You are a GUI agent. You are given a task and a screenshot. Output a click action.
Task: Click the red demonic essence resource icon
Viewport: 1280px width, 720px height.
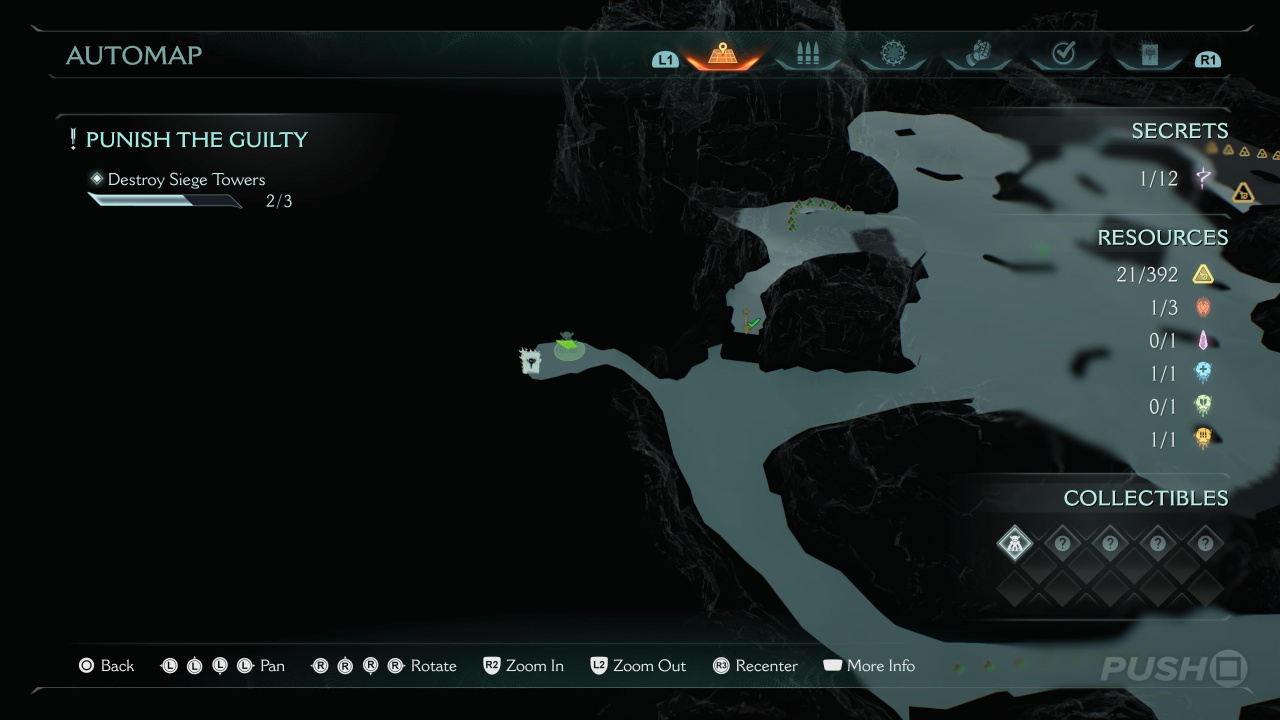point(1203,307)
